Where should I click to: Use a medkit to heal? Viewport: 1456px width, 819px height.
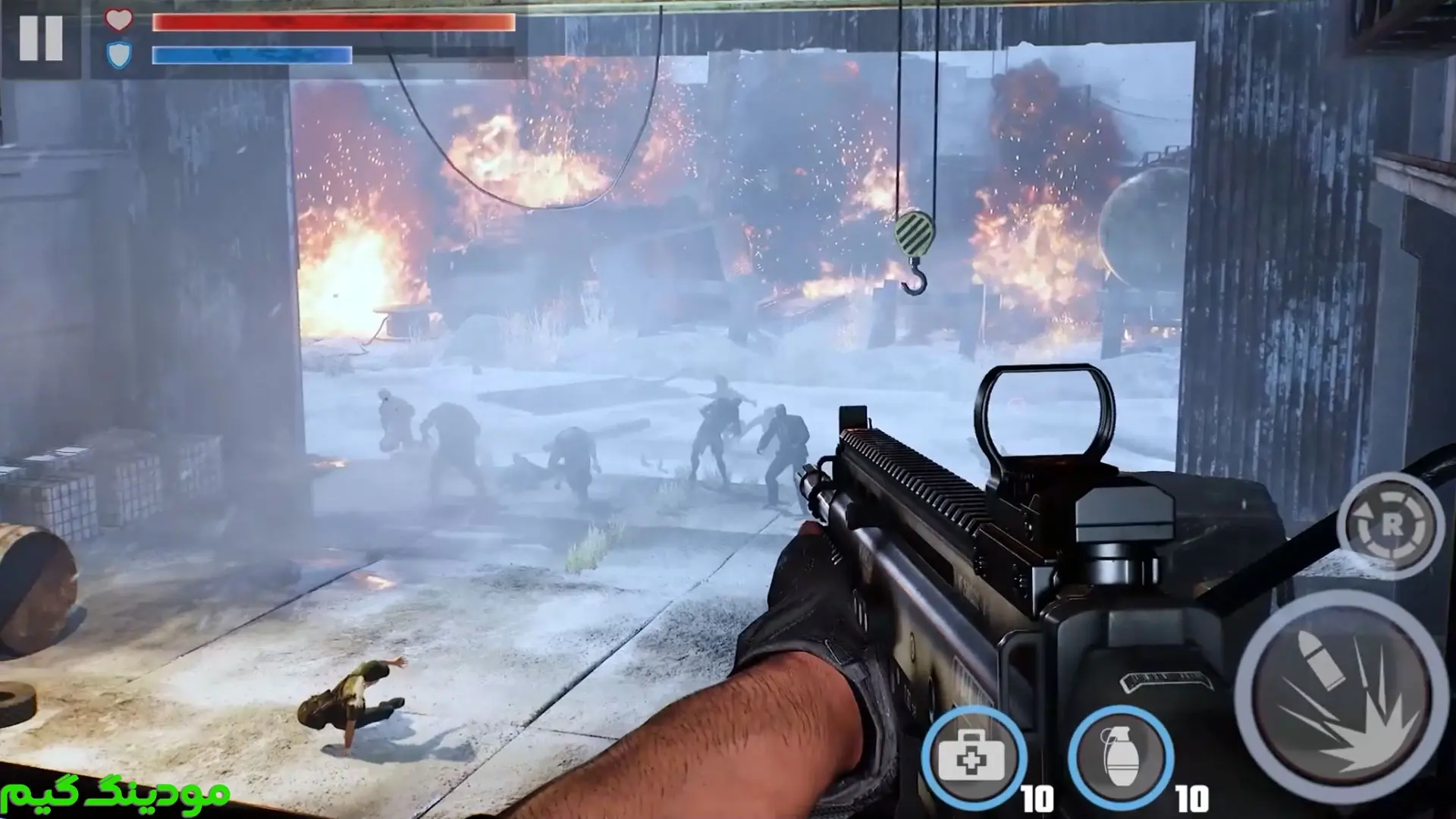coord(973,757)
